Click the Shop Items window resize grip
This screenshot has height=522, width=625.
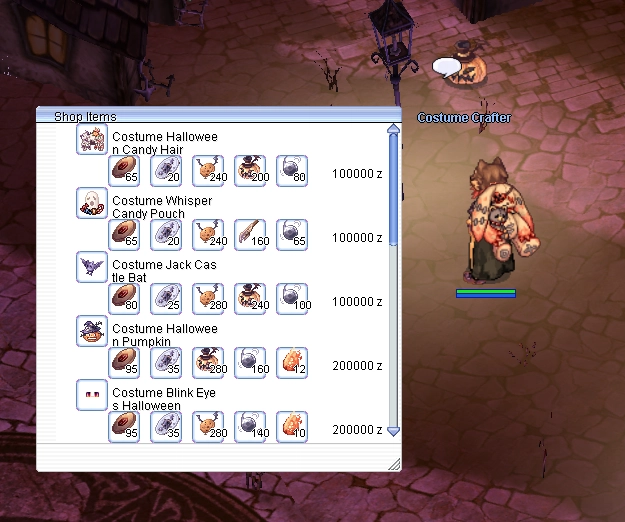[394, 464]
